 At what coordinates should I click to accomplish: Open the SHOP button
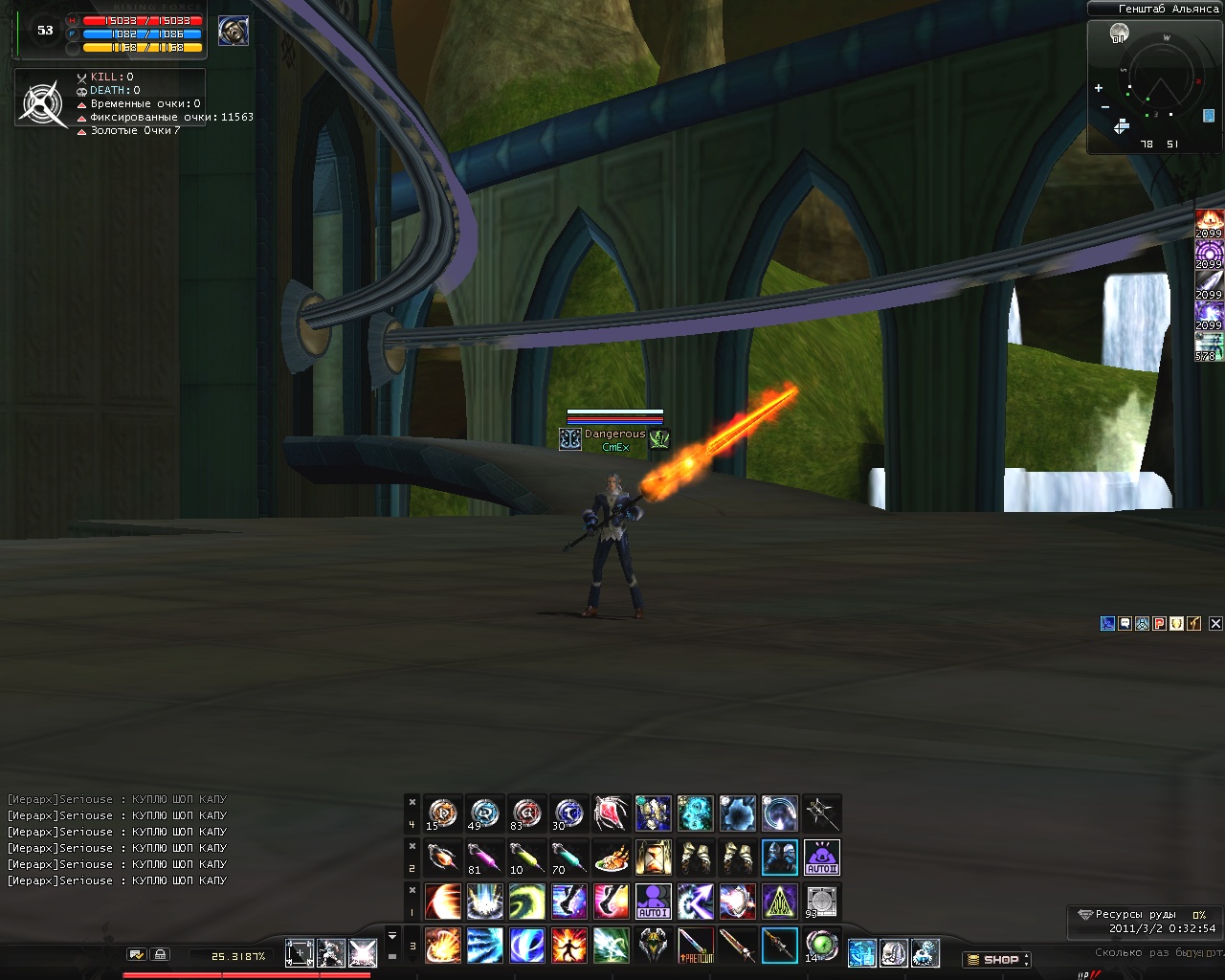coord(996,959)
